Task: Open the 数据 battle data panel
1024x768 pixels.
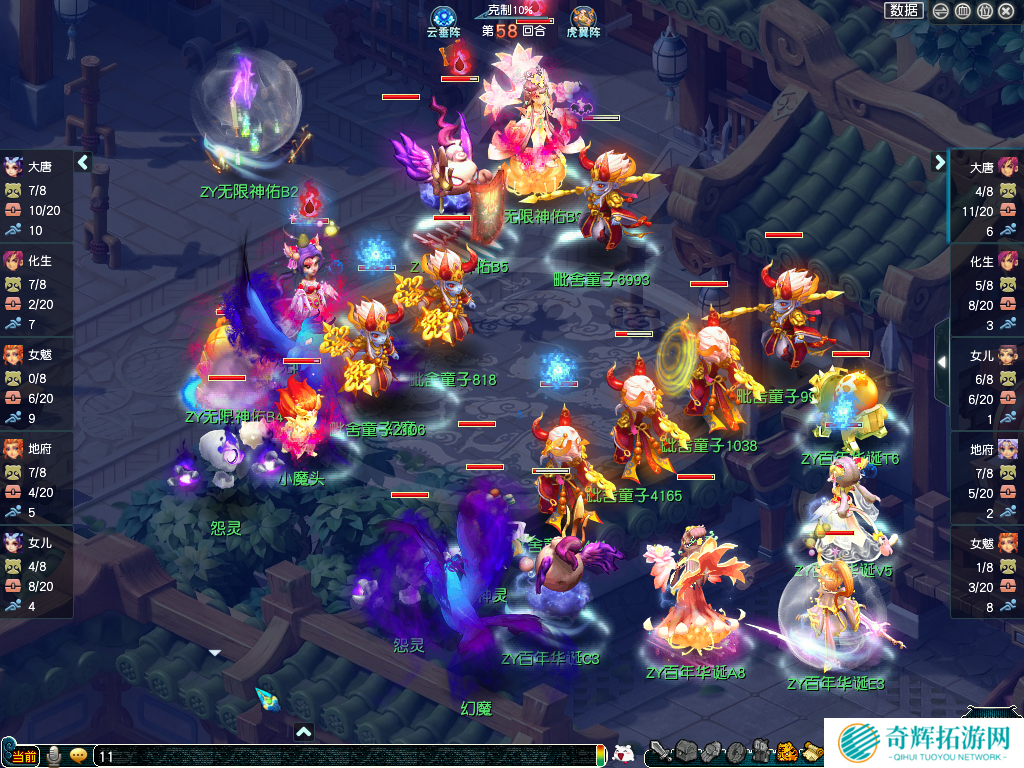Action: pyautogui.click(x=904, y=10)
